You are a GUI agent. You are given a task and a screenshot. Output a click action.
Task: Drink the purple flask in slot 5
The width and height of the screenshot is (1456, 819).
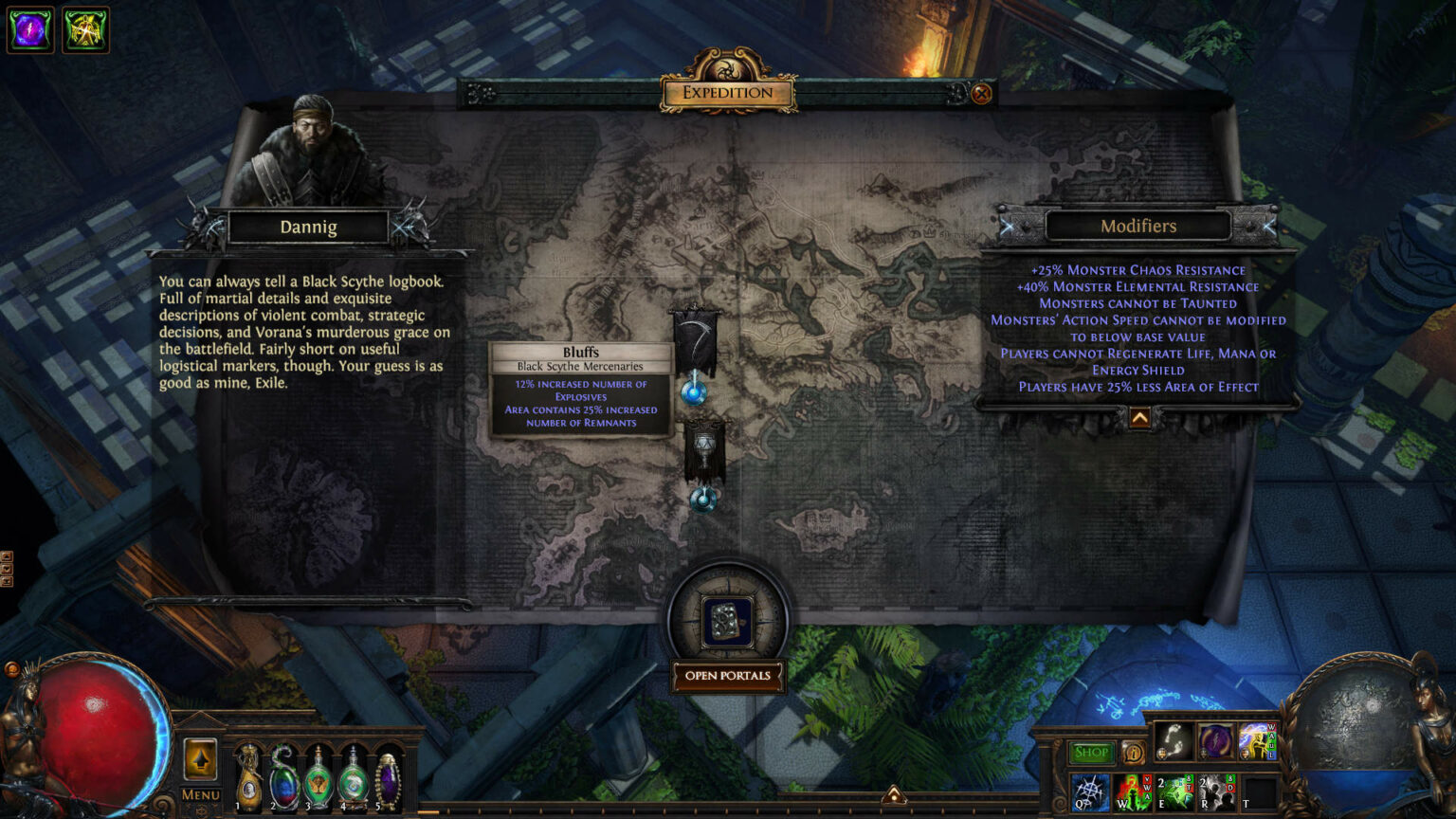pyautogui.click(x=388, y=777)
